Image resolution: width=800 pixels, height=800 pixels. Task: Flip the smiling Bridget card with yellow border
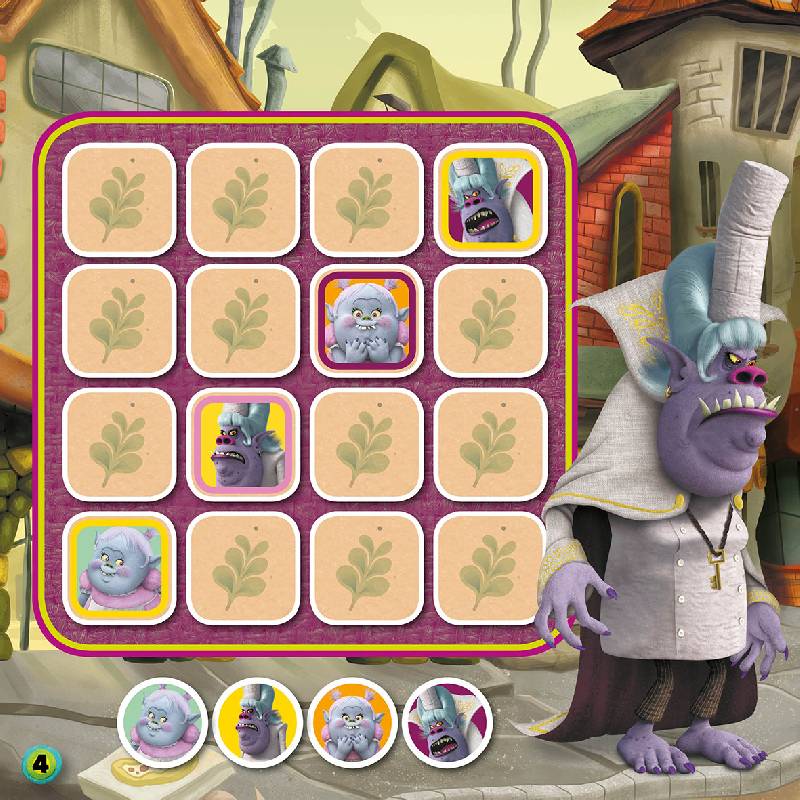(x=115, y=567)
